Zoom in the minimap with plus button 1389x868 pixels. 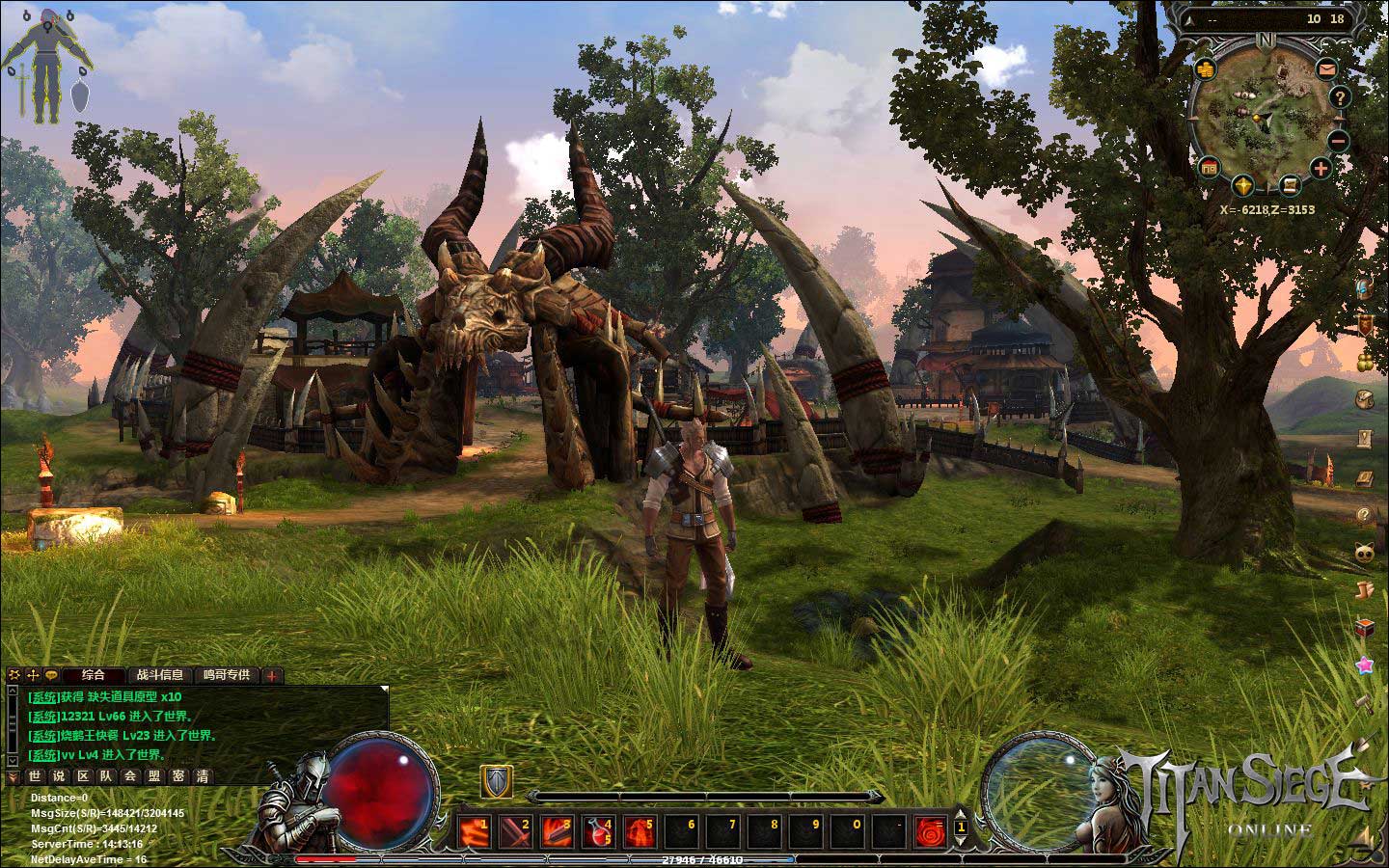click(x=1321, y=169)
